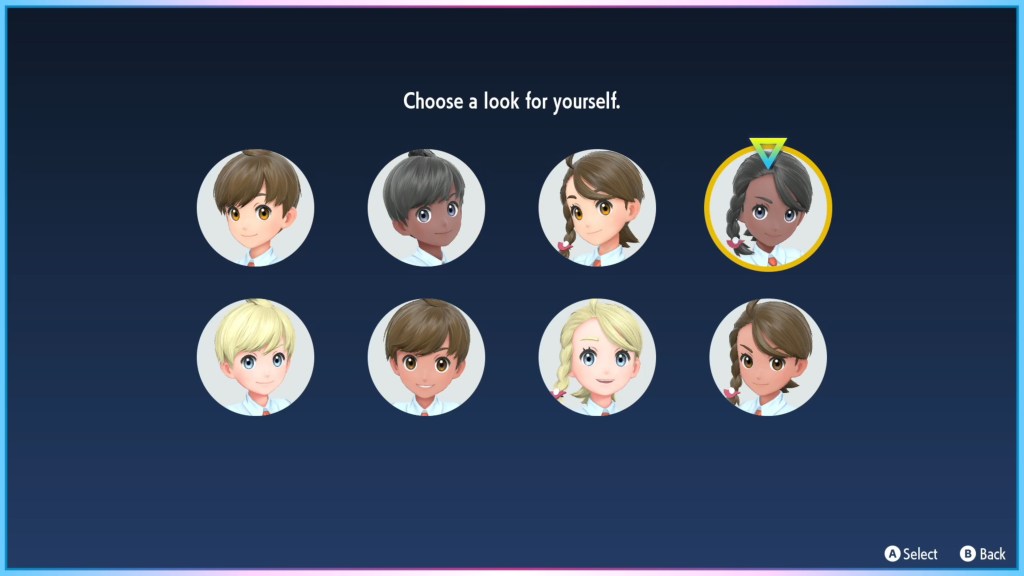
Task: Choose the tan brown-haired girl with brown eyes
Action: coord(768,357)
